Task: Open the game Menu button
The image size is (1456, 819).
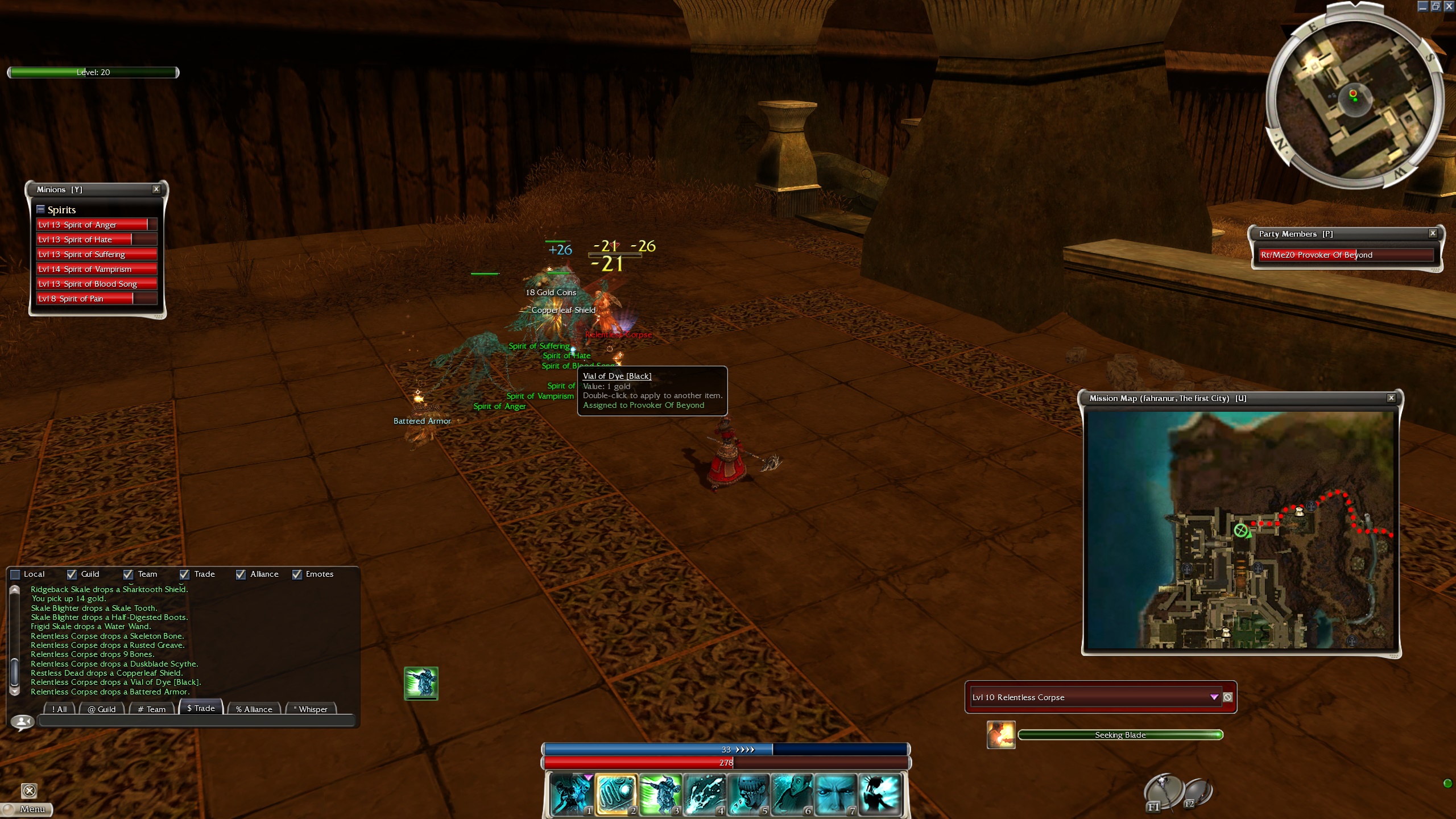Action: [x=27, y=809]
